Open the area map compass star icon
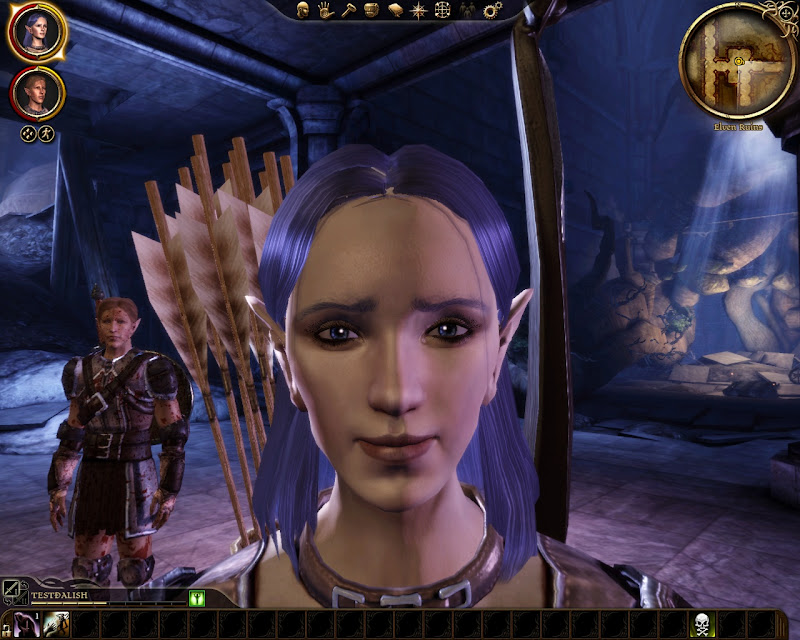The width and height of the screenshot is (800, 640). coord(419,10)
